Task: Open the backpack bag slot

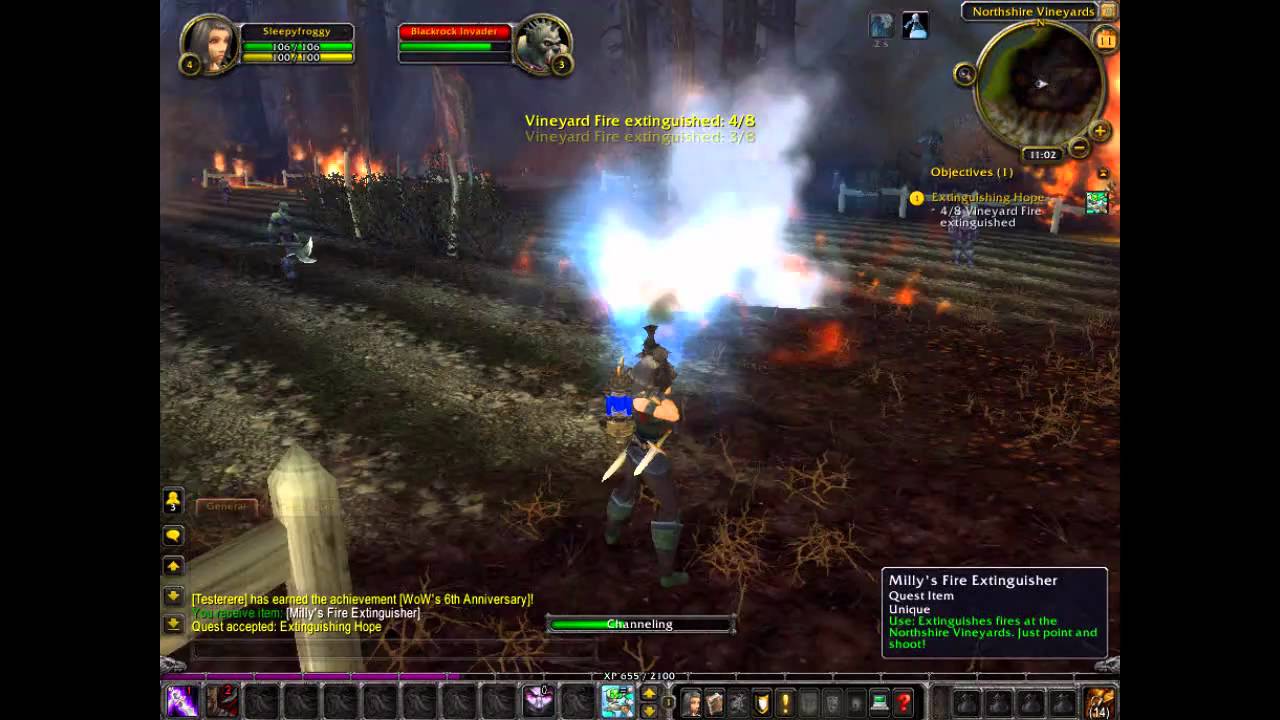Action: [x=1099, y=702]
